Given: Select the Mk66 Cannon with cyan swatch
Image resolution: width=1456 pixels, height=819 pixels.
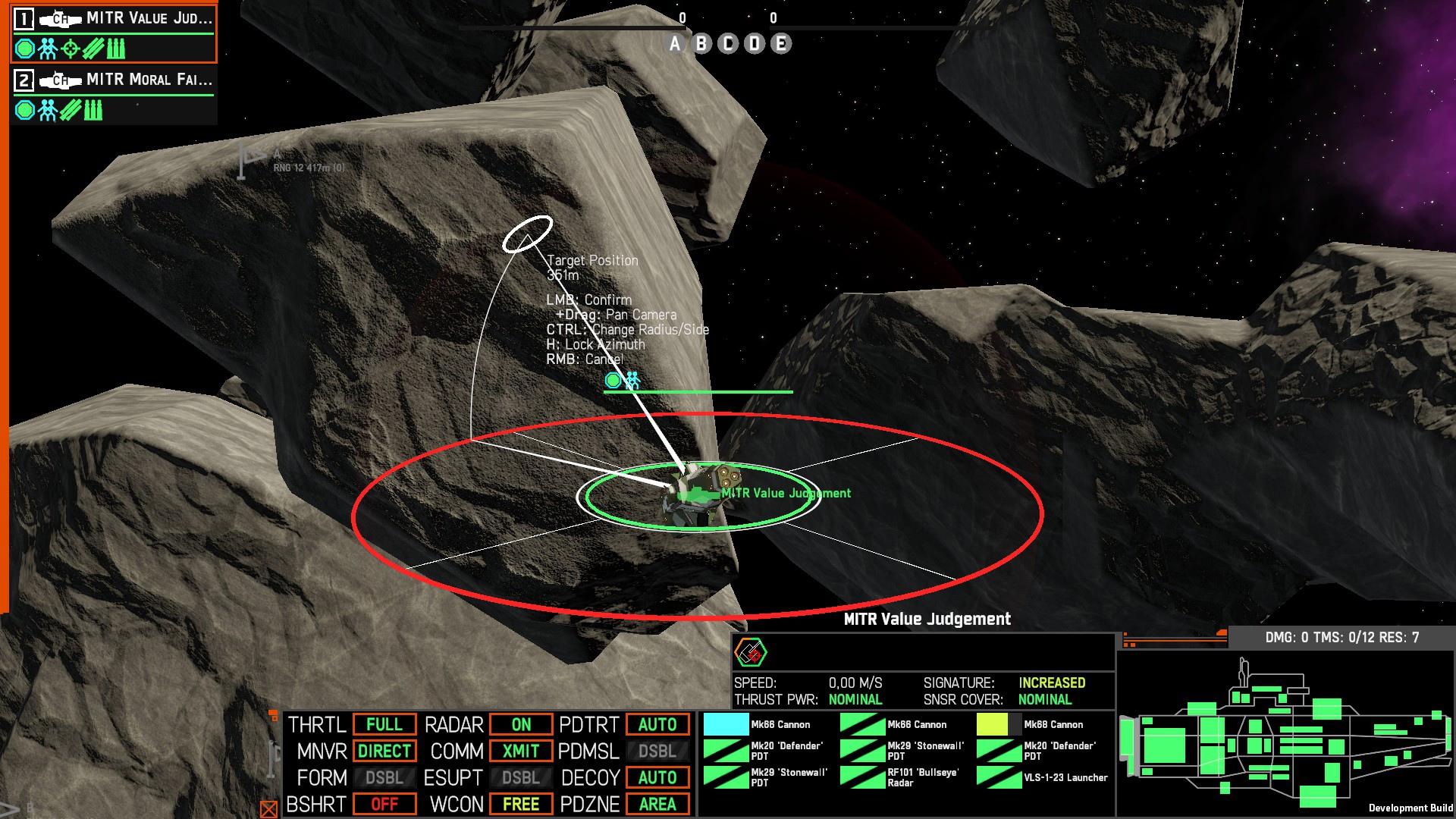Looking at the screenshot, I should 758,725.
